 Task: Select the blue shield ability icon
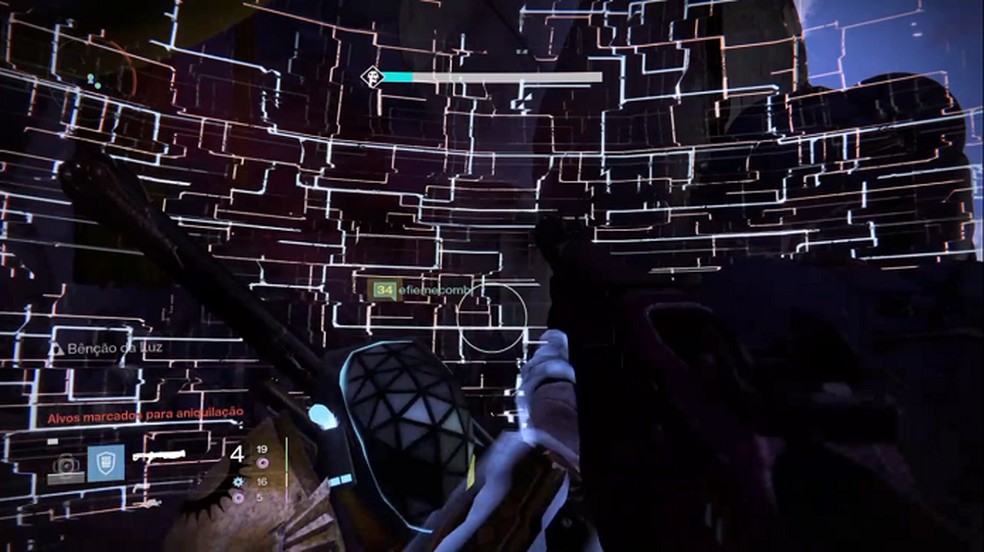(x=105, y=462)
